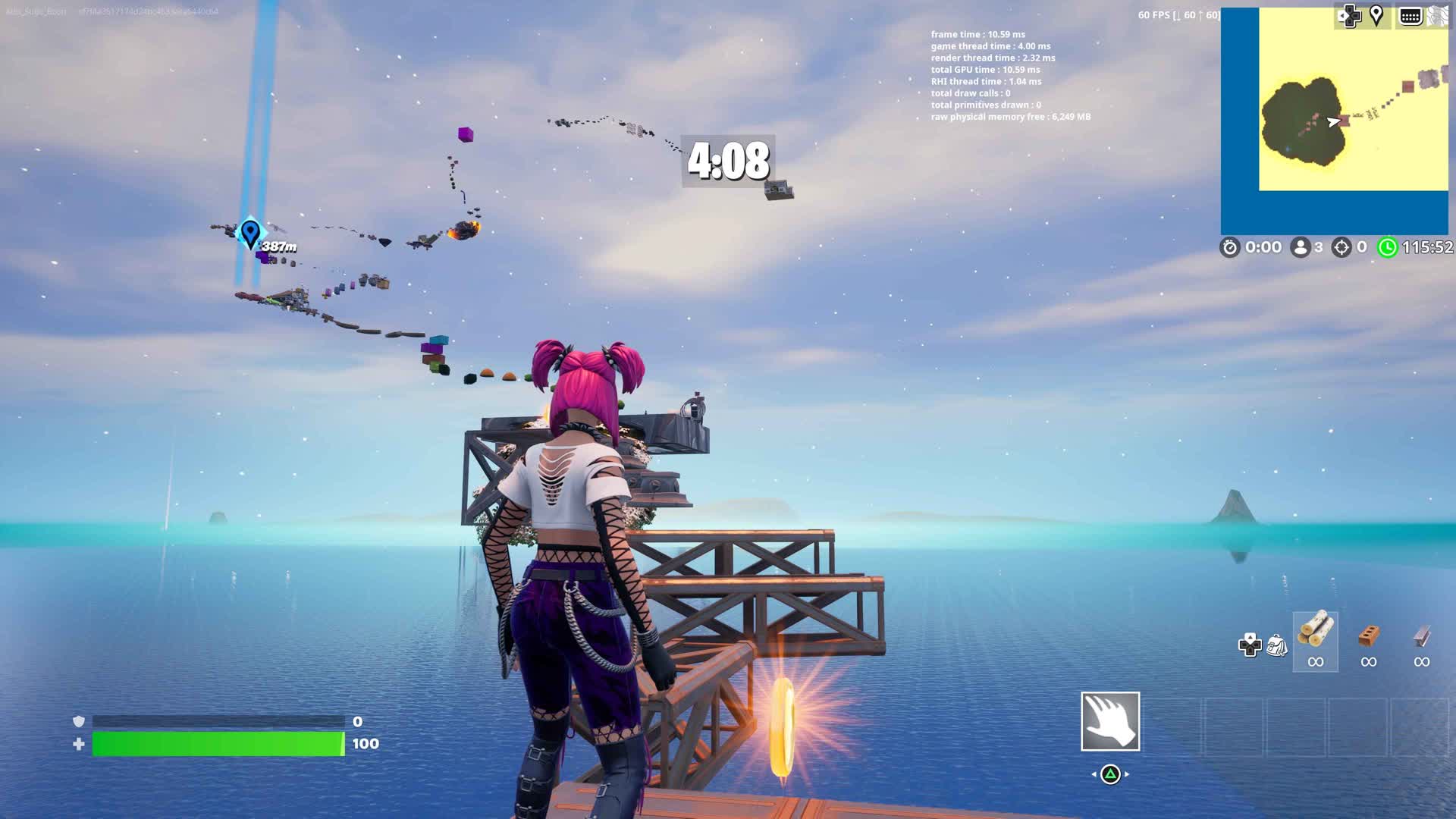
Task: Click the player count icon showing 3
Action: coord(1301,246)
